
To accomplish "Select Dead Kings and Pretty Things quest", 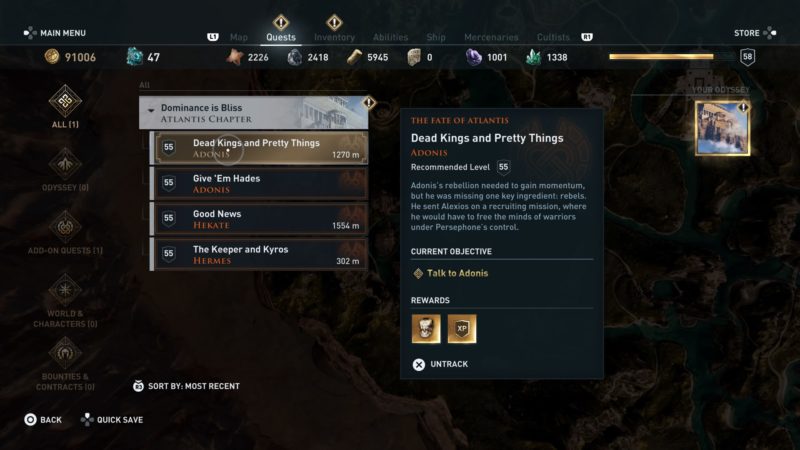I will (x=259, y=148).
